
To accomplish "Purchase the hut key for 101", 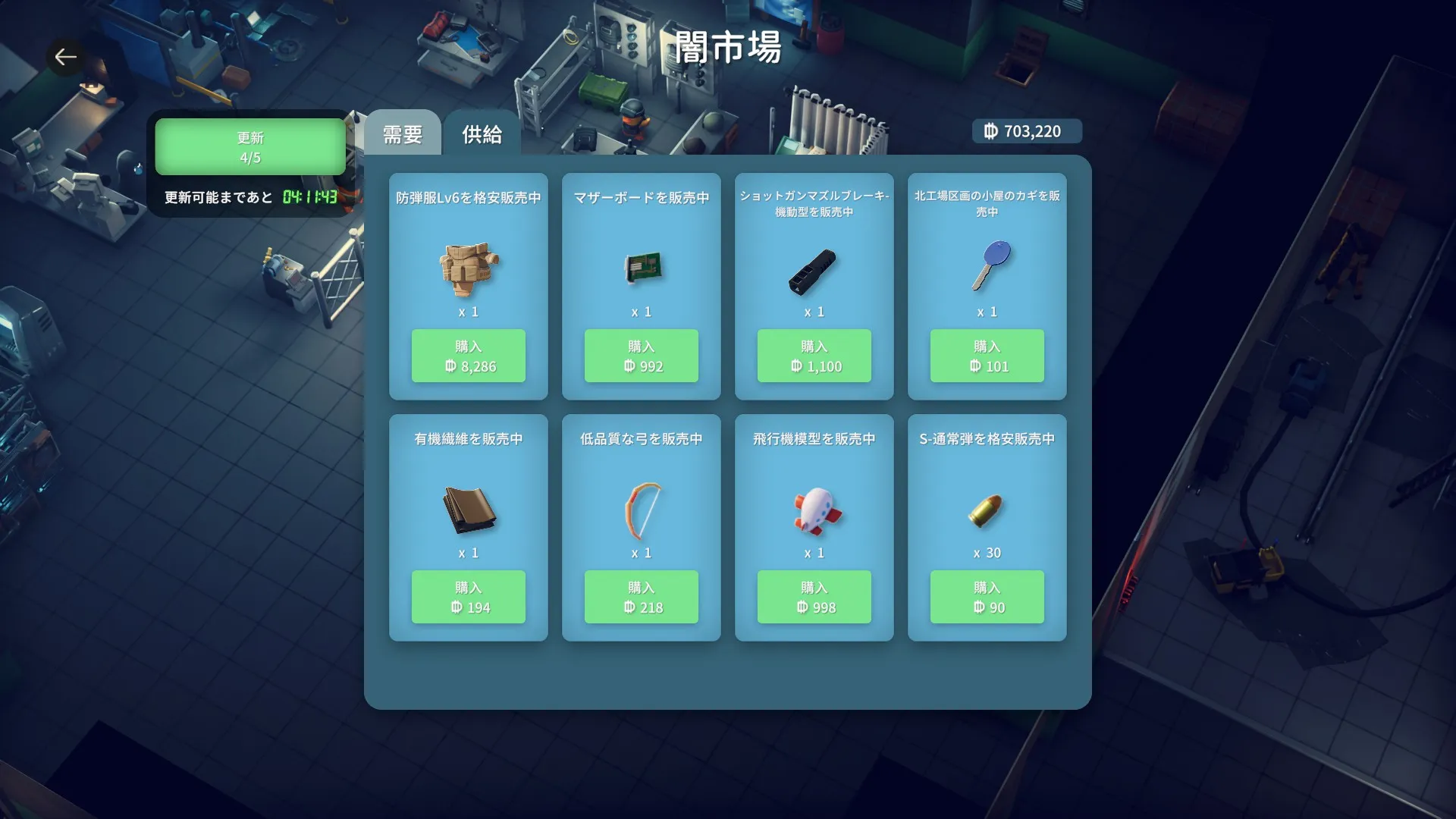I will [x=987, y=356].
